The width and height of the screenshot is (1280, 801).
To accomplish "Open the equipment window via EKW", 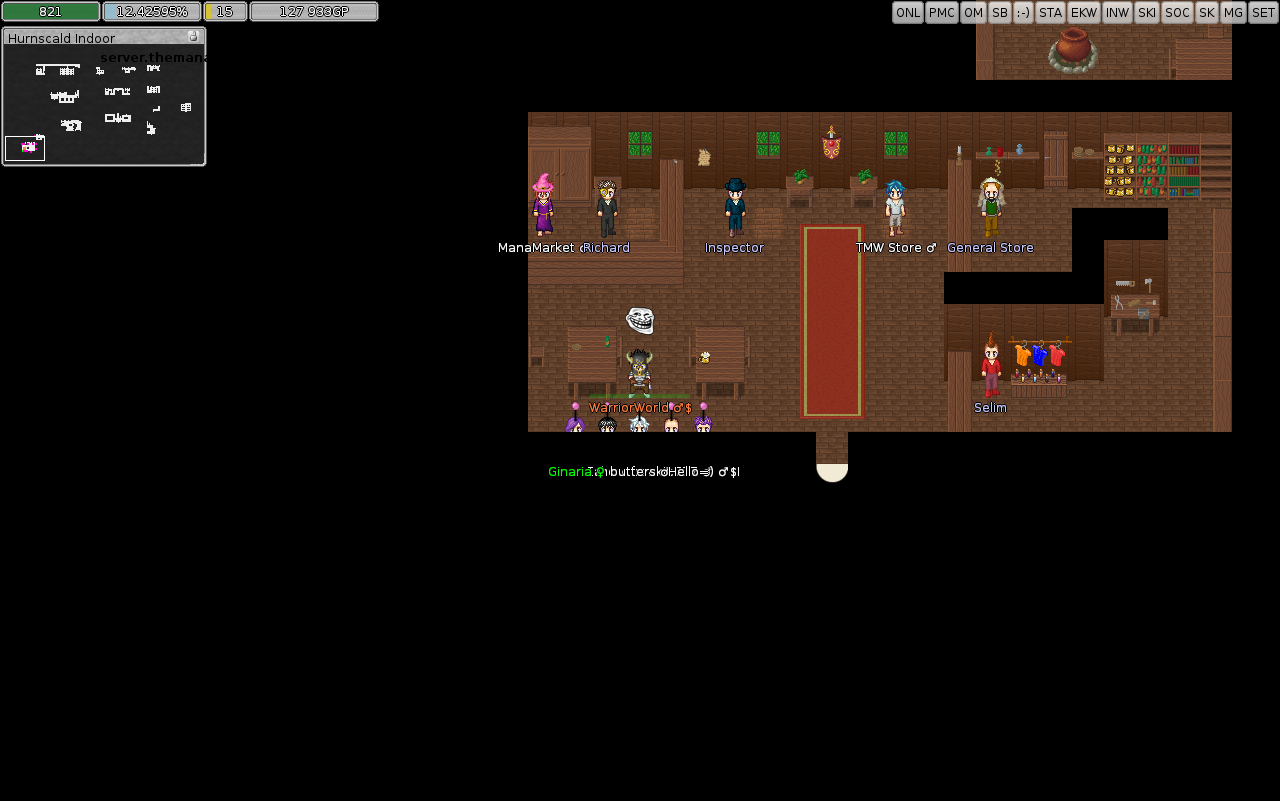I will point(1084,12).
